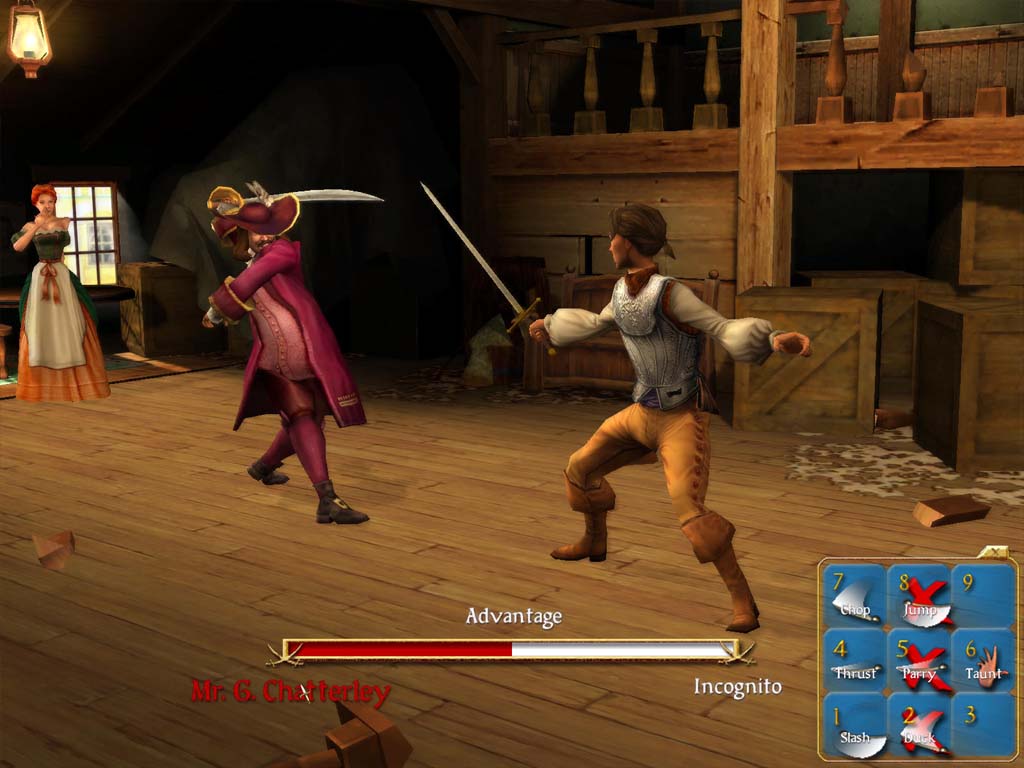Activate the Duck move tile
The height and width of the screenshot is (768, 1024).
coord(920,727)
